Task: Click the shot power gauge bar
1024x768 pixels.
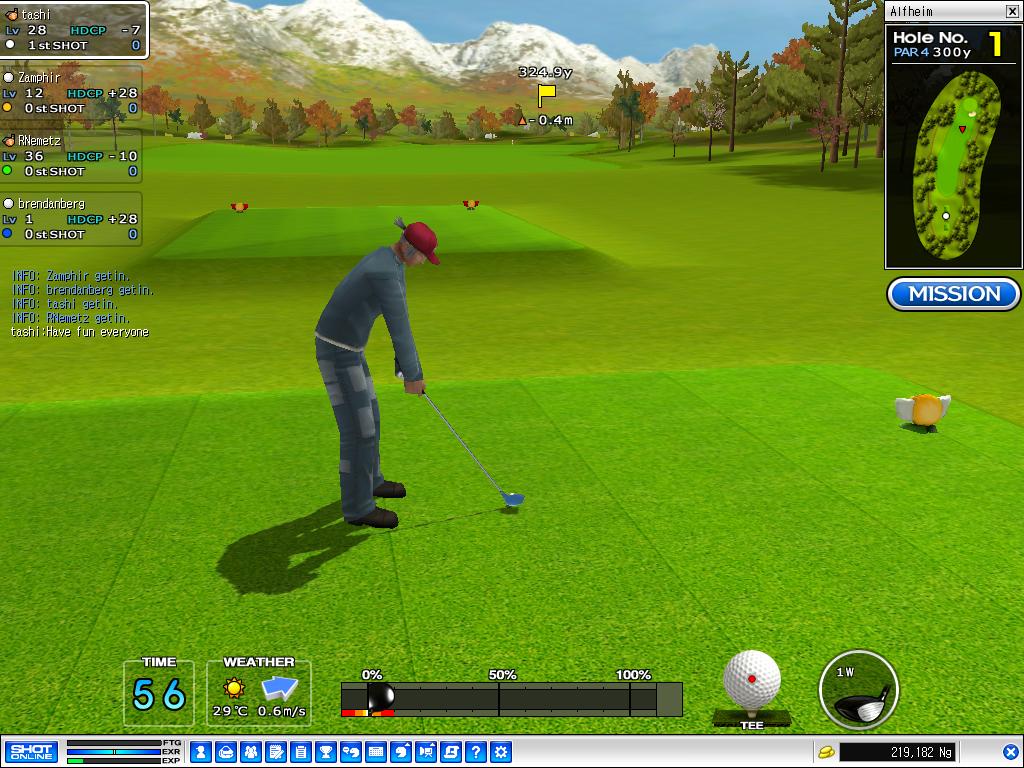Action: (511, 699)
